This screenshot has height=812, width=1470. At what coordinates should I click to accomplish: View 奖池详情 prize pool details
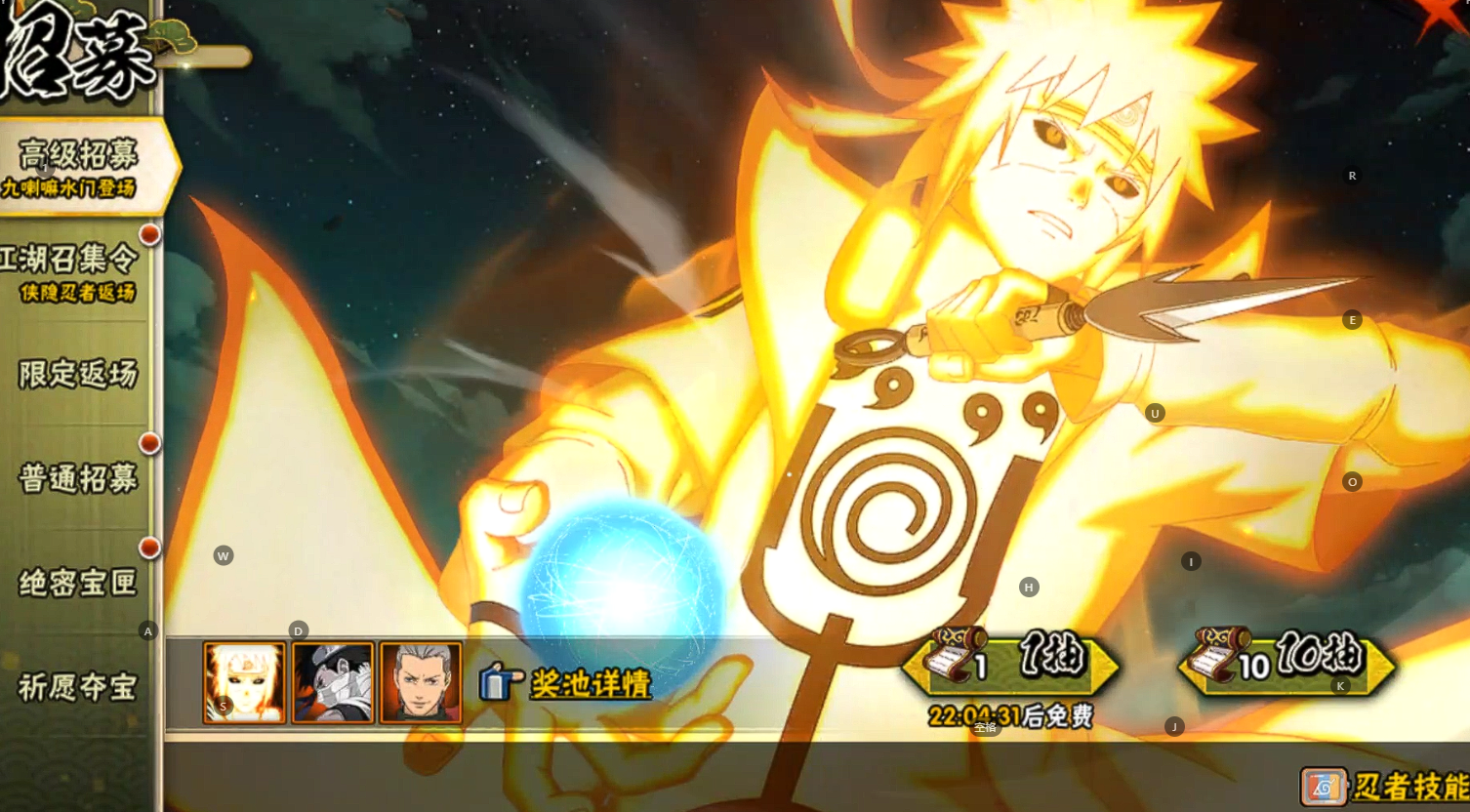[567, 683]
